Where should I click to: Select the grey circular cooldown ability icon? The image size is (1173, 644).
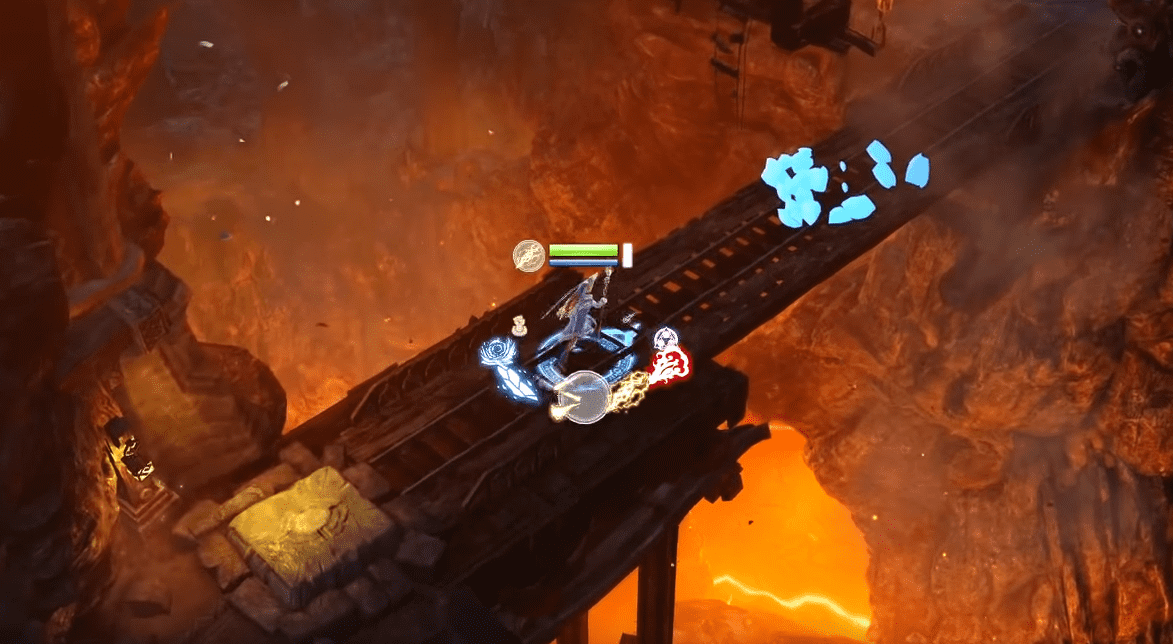[x=583, y=397]
